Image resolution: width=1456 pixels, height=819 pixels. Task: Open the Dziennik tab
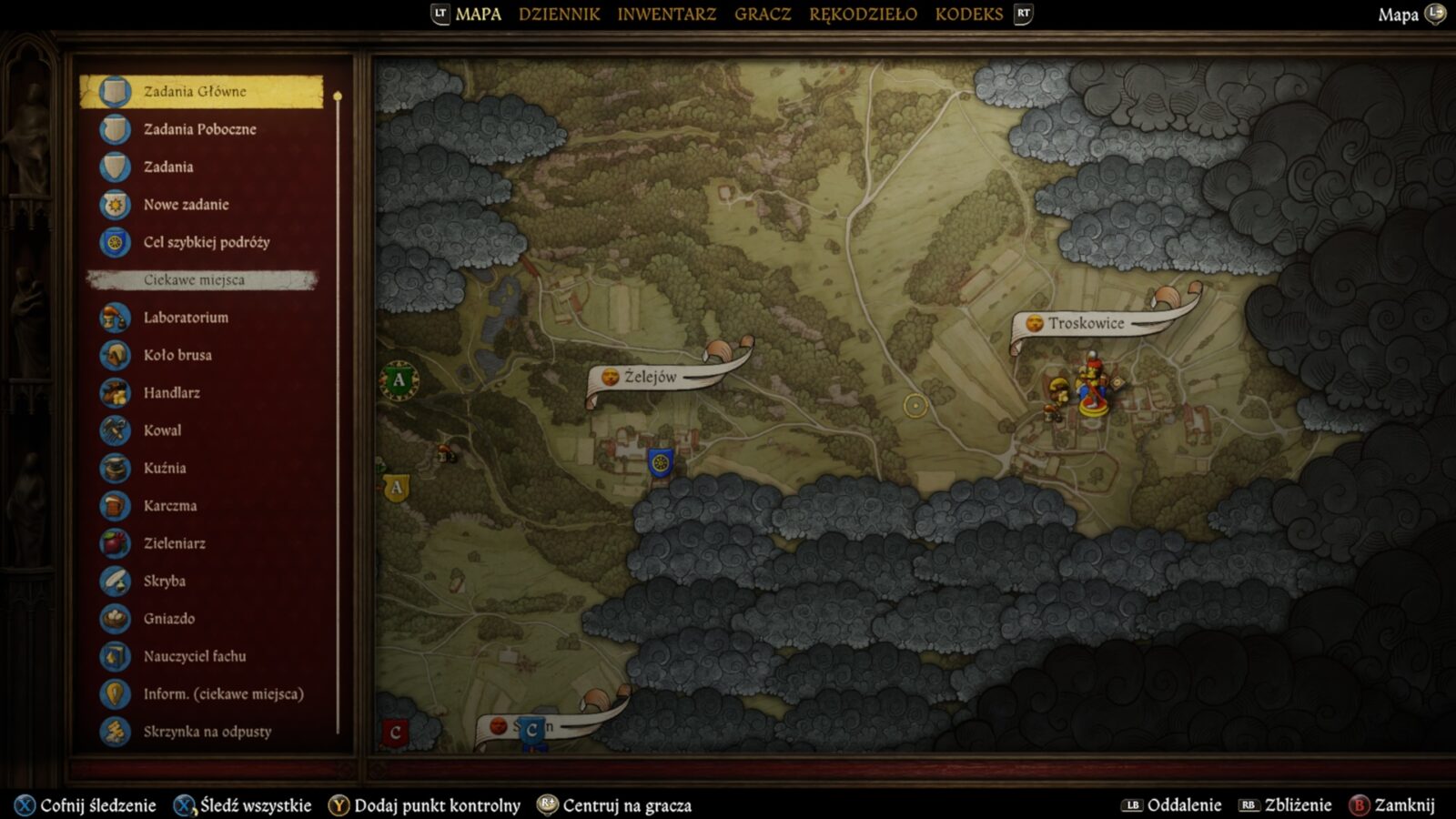click(x=559, y=15)
